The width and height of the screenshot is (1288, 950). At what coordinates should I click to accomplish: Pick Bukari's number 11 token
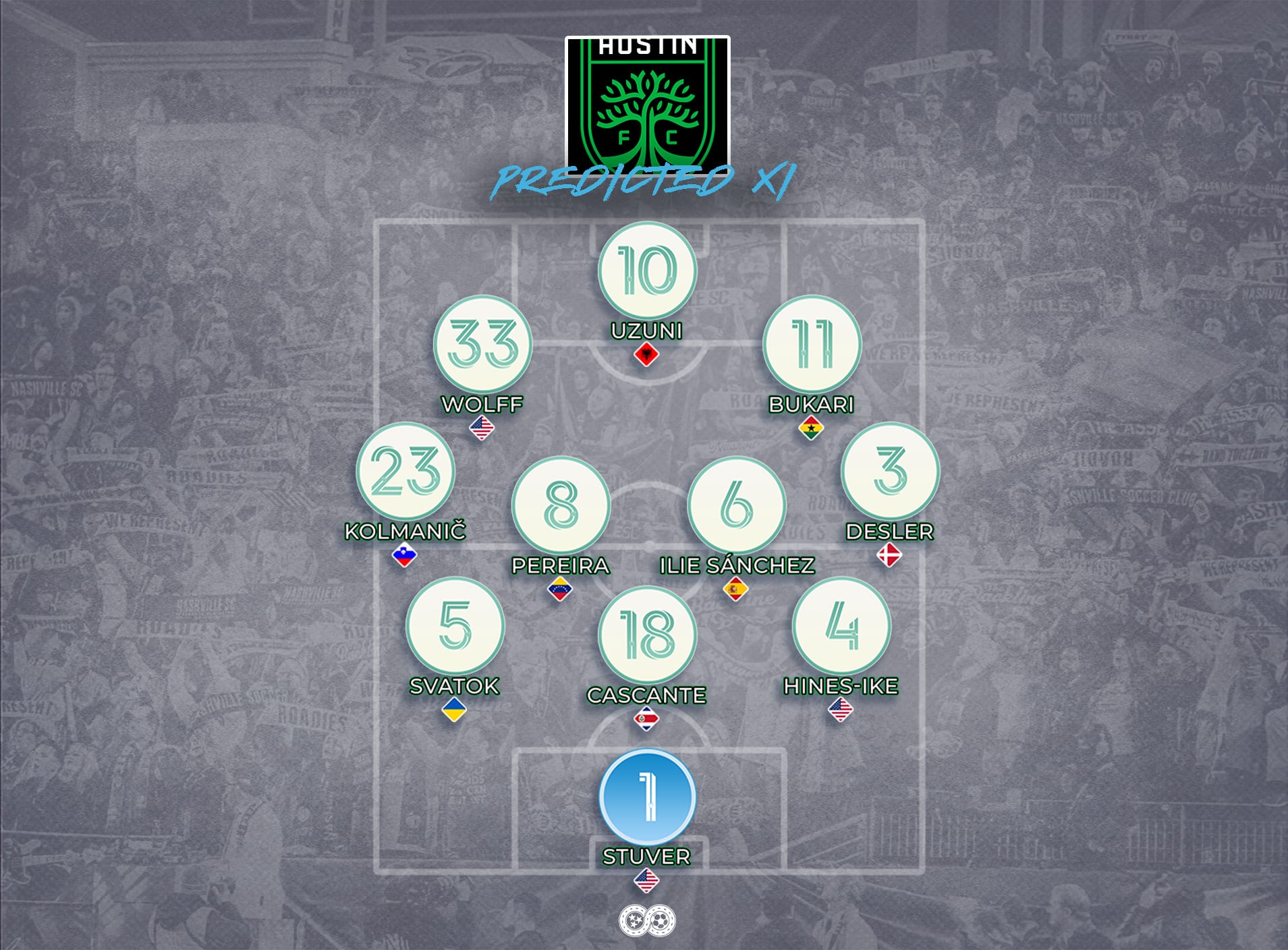click(x=812, y=344)
